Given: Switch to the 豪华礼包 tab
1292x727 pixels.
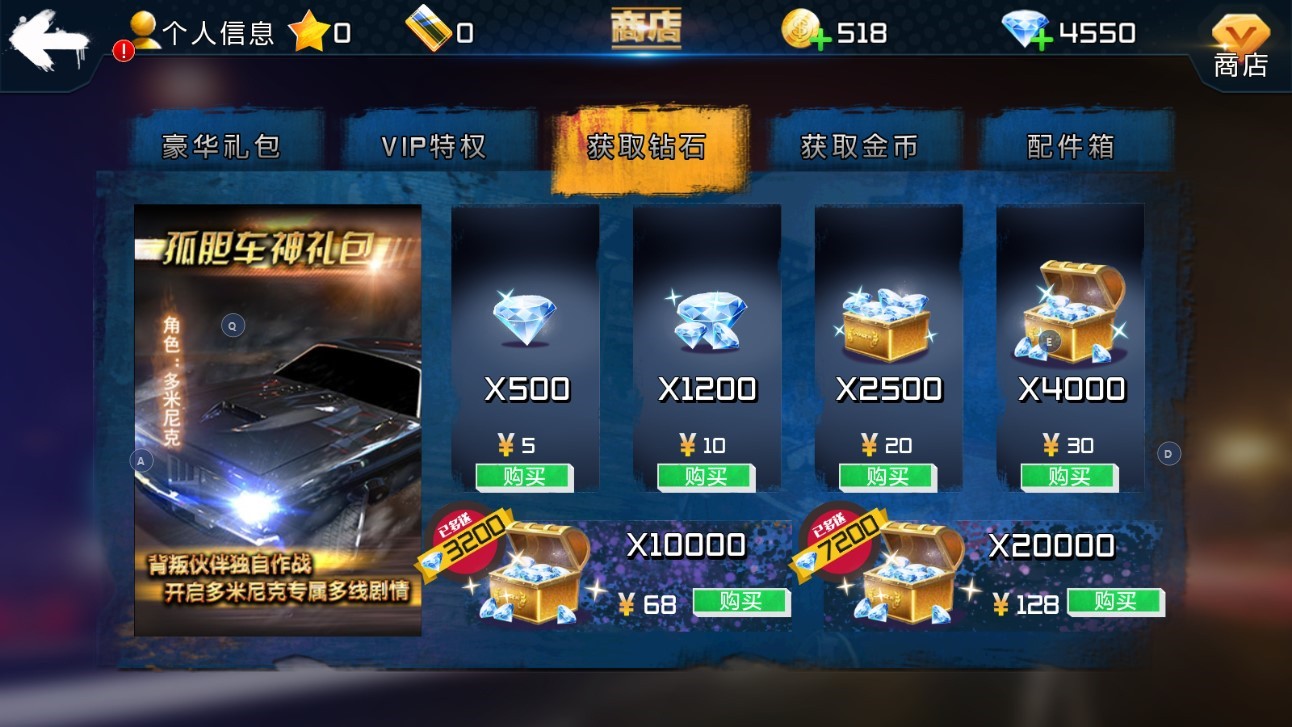Looking at the screenshot, I should [x=221, y=146].
